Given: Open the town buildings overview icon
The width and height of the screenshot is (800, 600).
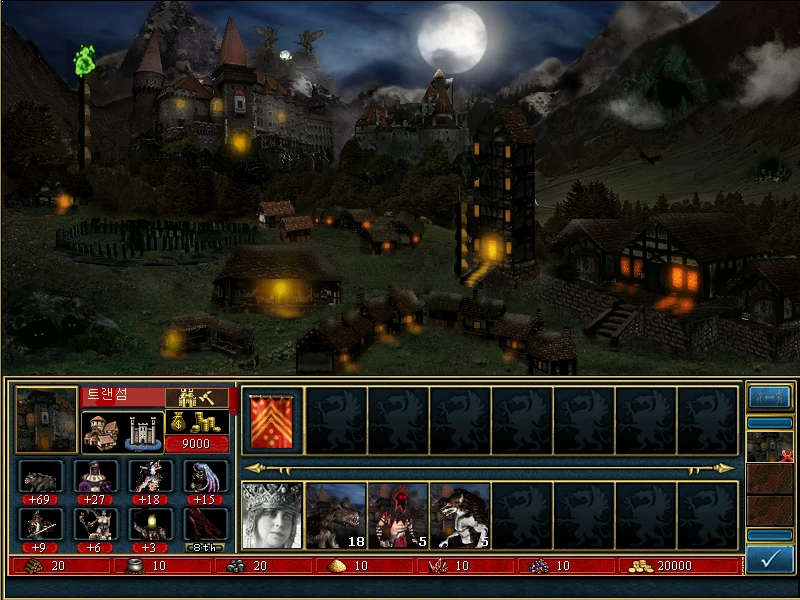Looking at the screenshot, I should 122,433.
